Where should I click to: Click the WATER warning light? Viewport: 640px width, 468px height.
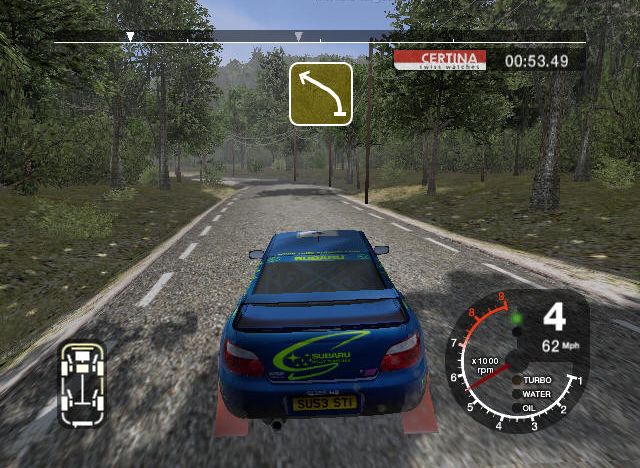(516, 394)
